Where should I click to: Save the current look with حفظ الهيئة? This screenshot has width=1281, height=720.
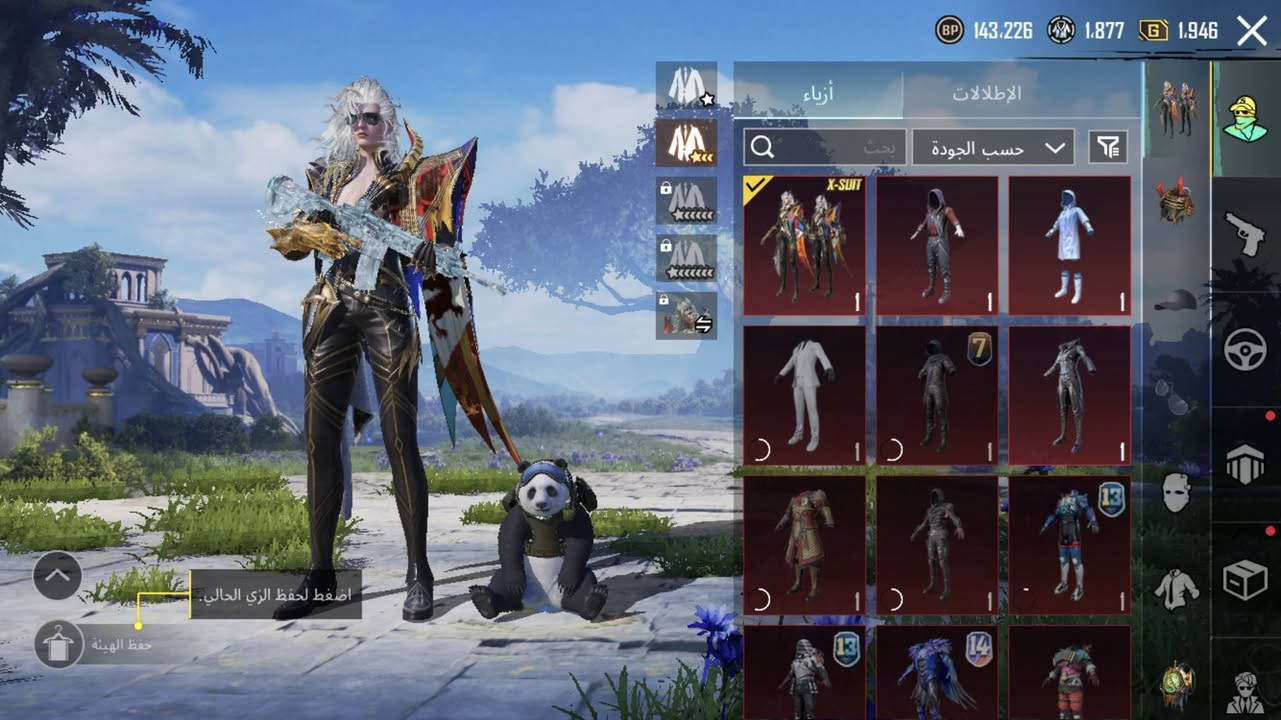(x=58, y=645)
